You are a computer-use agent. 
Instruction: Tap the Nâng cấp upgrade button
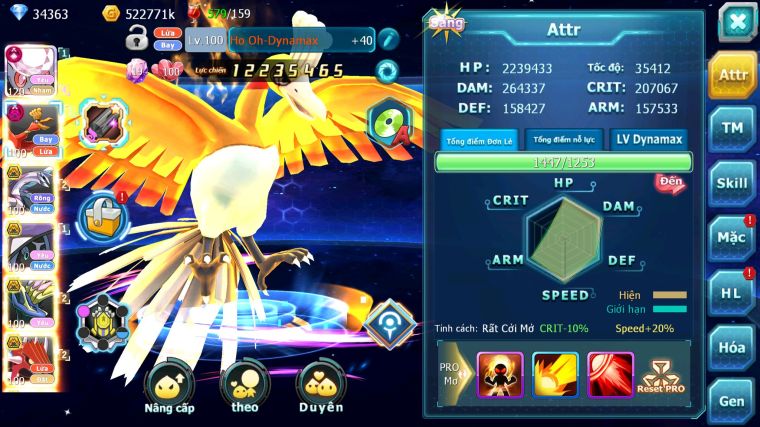pos(169,388)
